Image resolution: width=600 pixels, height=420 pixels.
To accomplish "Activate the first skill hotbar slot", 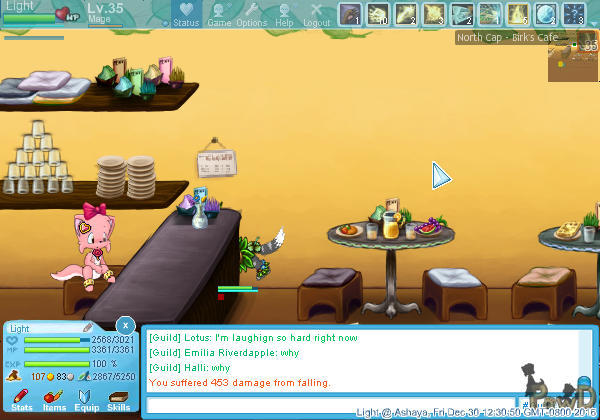I will (349, 14).
